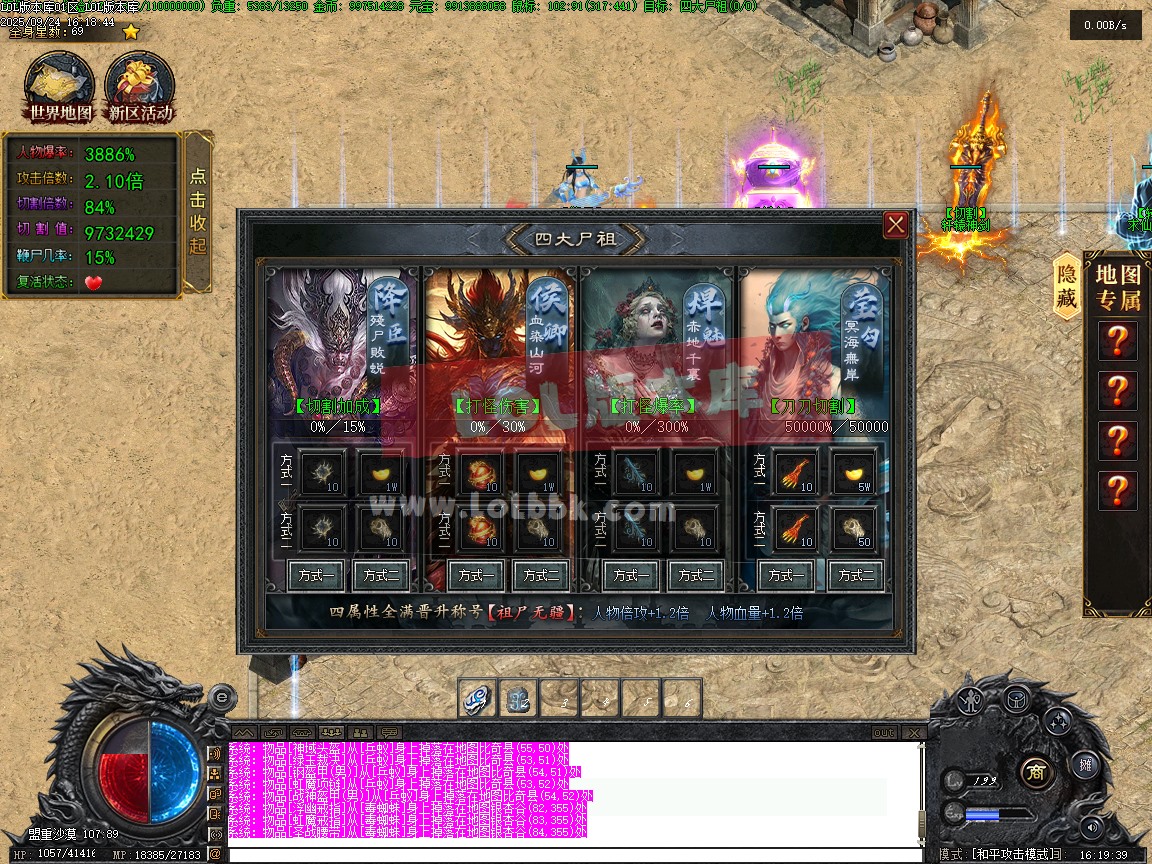The image size is (1152, 864).
Task: Open the 摊 stall button
Action: pos(1085,765)
